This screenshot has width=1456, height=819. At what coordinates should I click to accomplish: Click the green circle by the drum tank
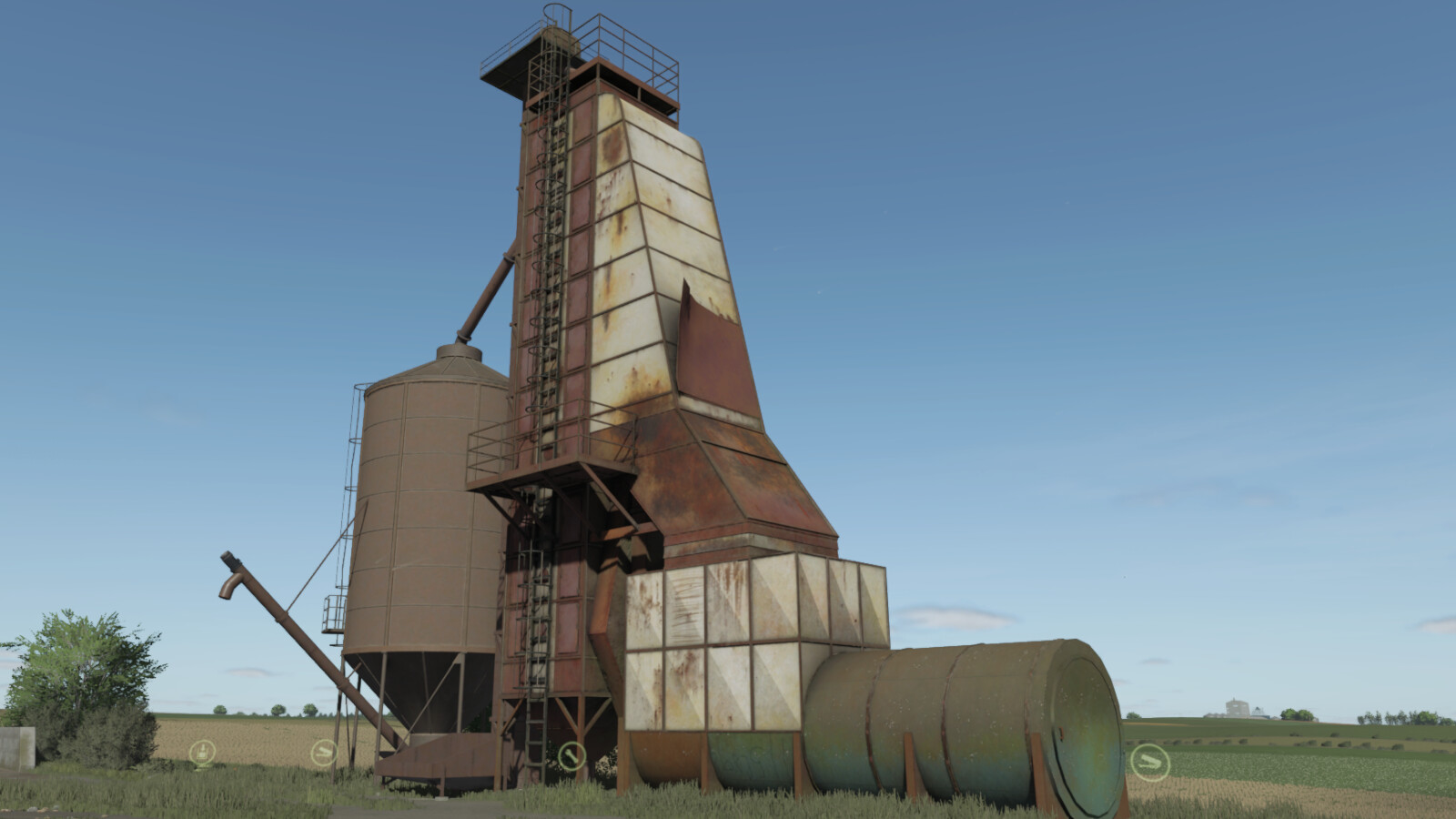point(1150,761)
